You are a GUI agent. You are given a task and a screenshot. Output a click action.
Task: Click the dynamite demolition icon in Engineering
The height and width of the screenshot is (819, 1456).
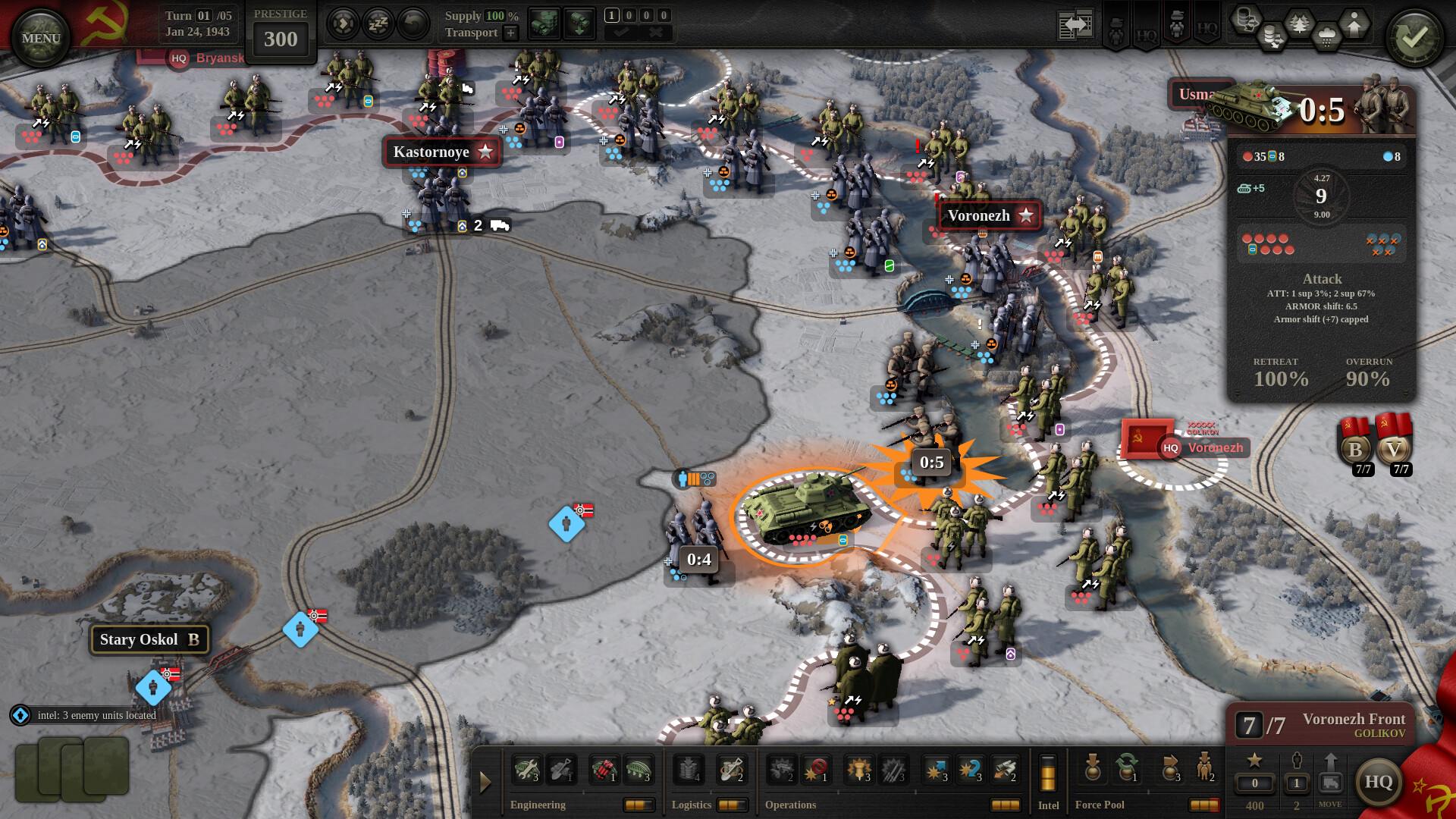point(605,768)
